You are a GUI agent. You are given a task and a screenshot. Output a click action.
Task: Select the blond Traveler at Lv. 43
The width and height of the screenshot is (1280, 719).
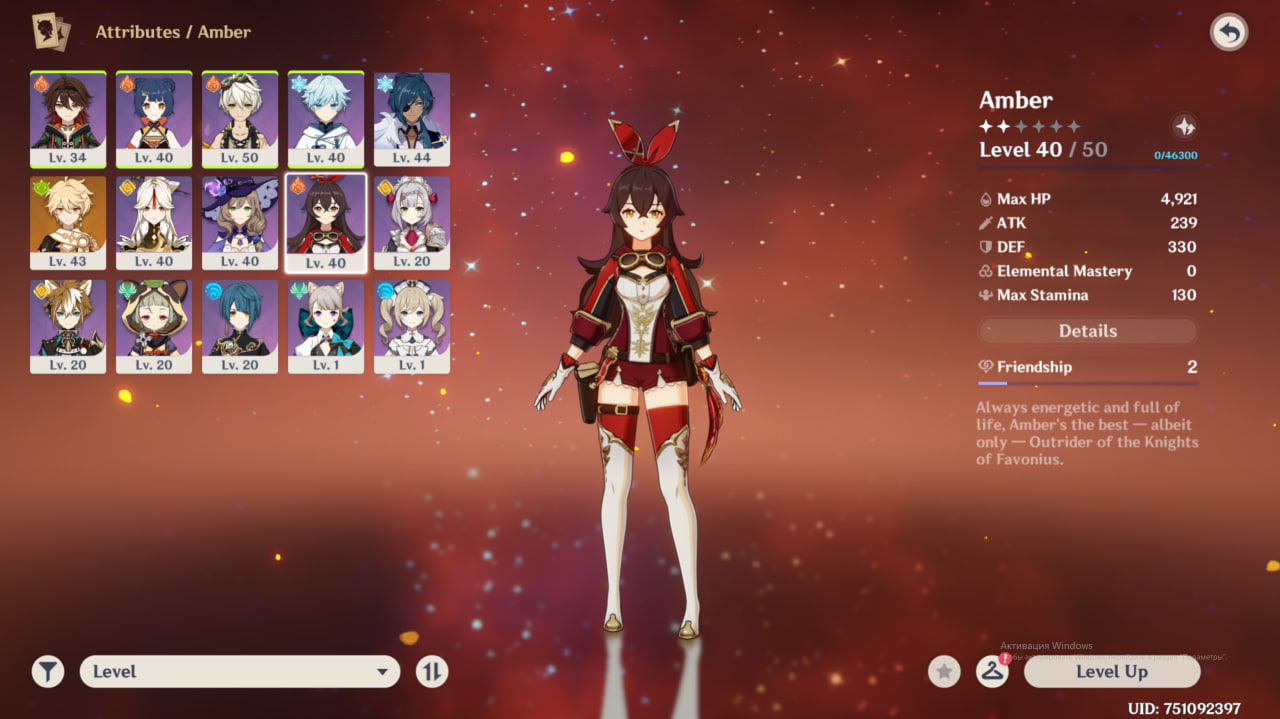point(68,222)
